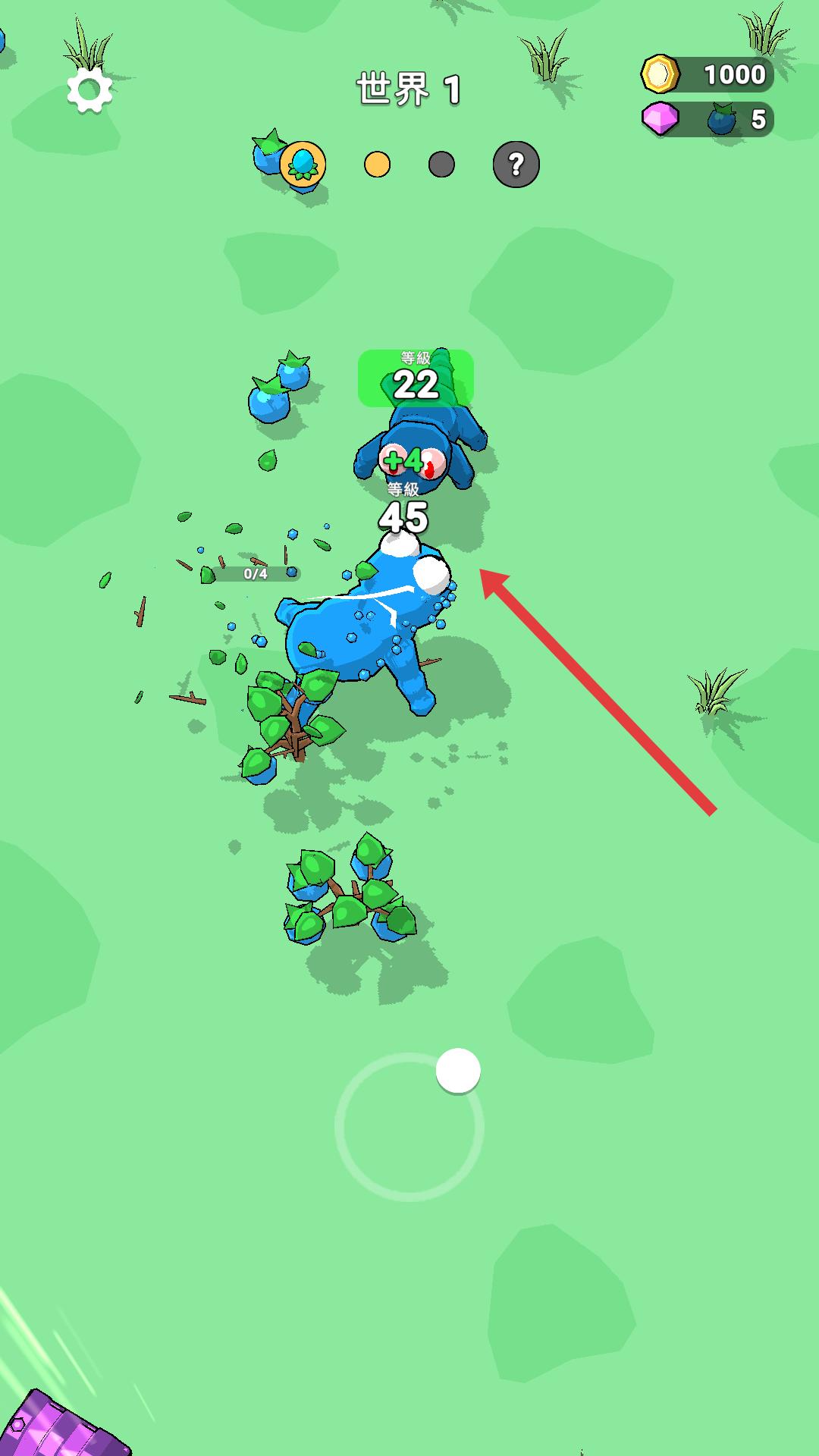819x1456 pixels.
Task: Open the settings gear menu
Action: point(89,91)
